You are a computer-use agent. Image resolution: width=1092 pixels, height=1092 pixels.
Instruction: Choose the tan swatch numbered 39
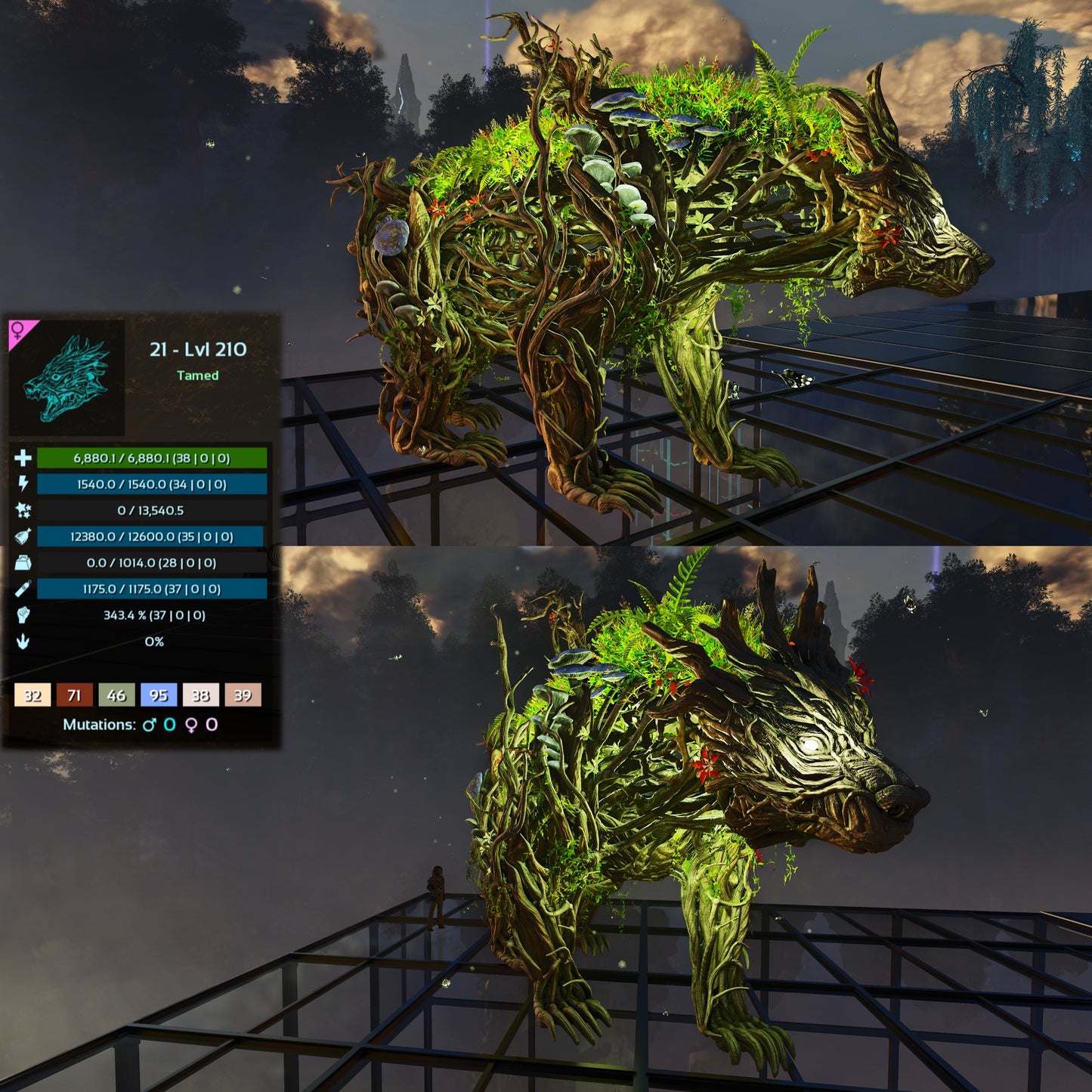click(243, 694)
